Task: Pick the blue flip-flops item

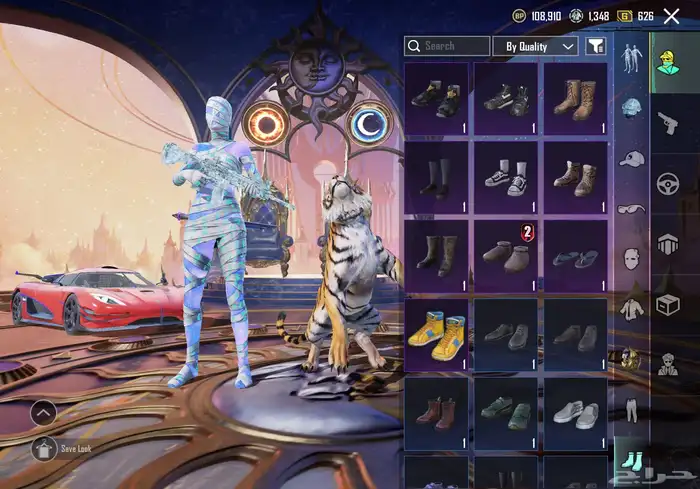Action: (575, 256)
